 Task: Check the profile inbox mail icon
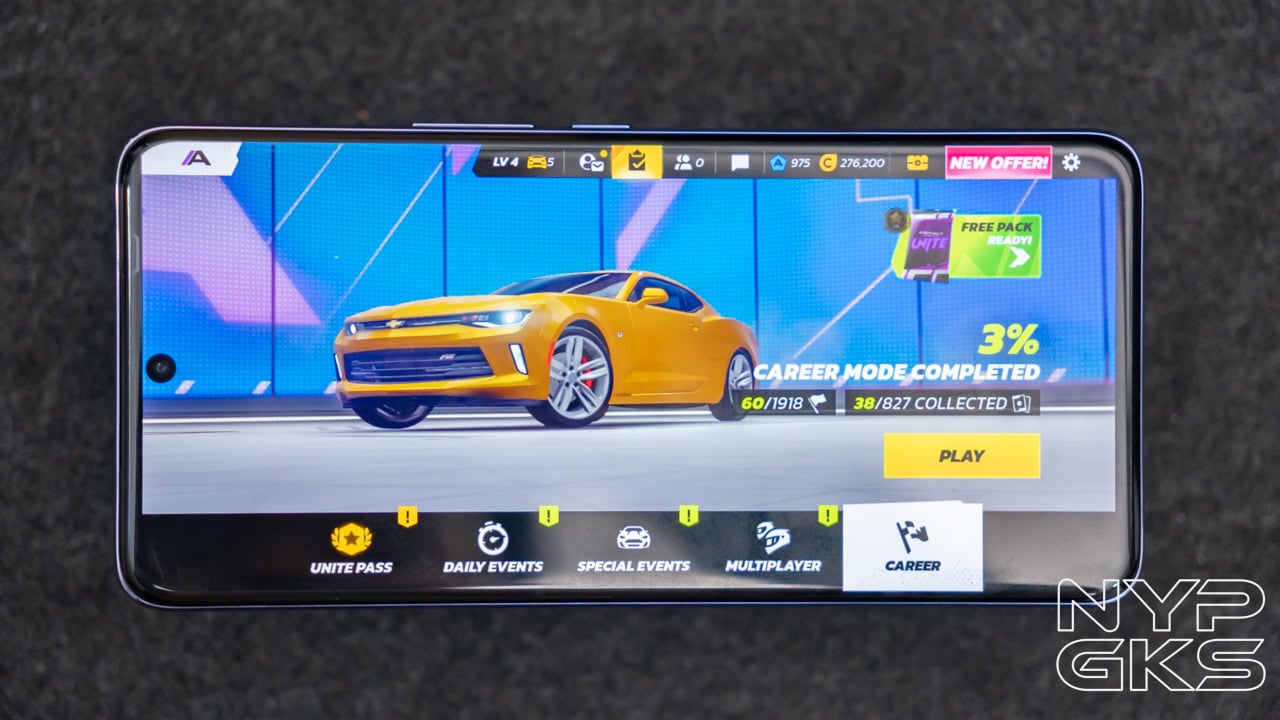(x=591, y=162)
